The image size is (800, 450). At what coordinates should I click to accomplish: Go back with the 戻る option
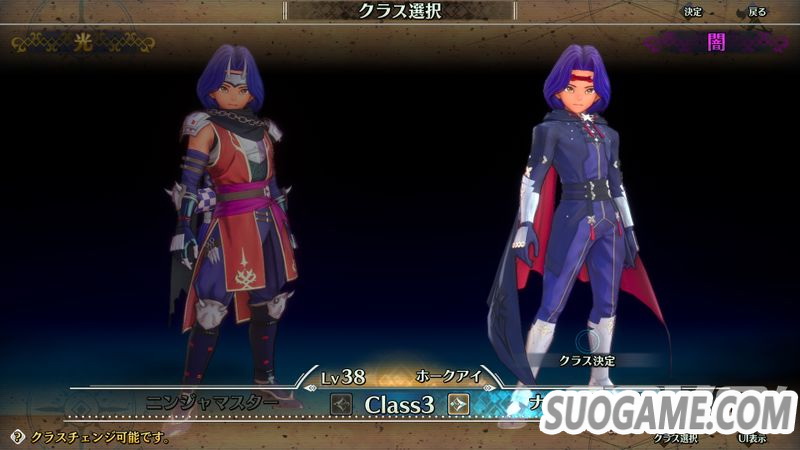click(x=757, y=12)
